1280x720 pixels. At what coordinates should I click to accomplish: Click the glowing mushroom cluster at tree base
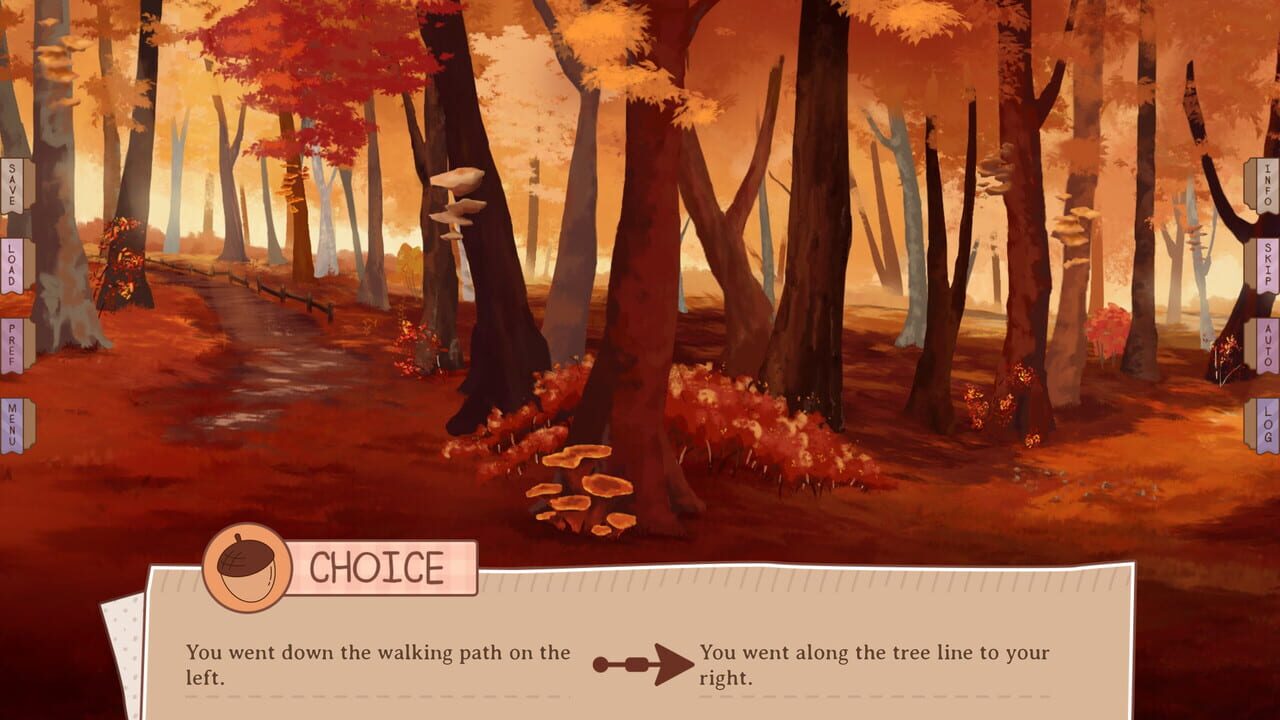point(582,490)
